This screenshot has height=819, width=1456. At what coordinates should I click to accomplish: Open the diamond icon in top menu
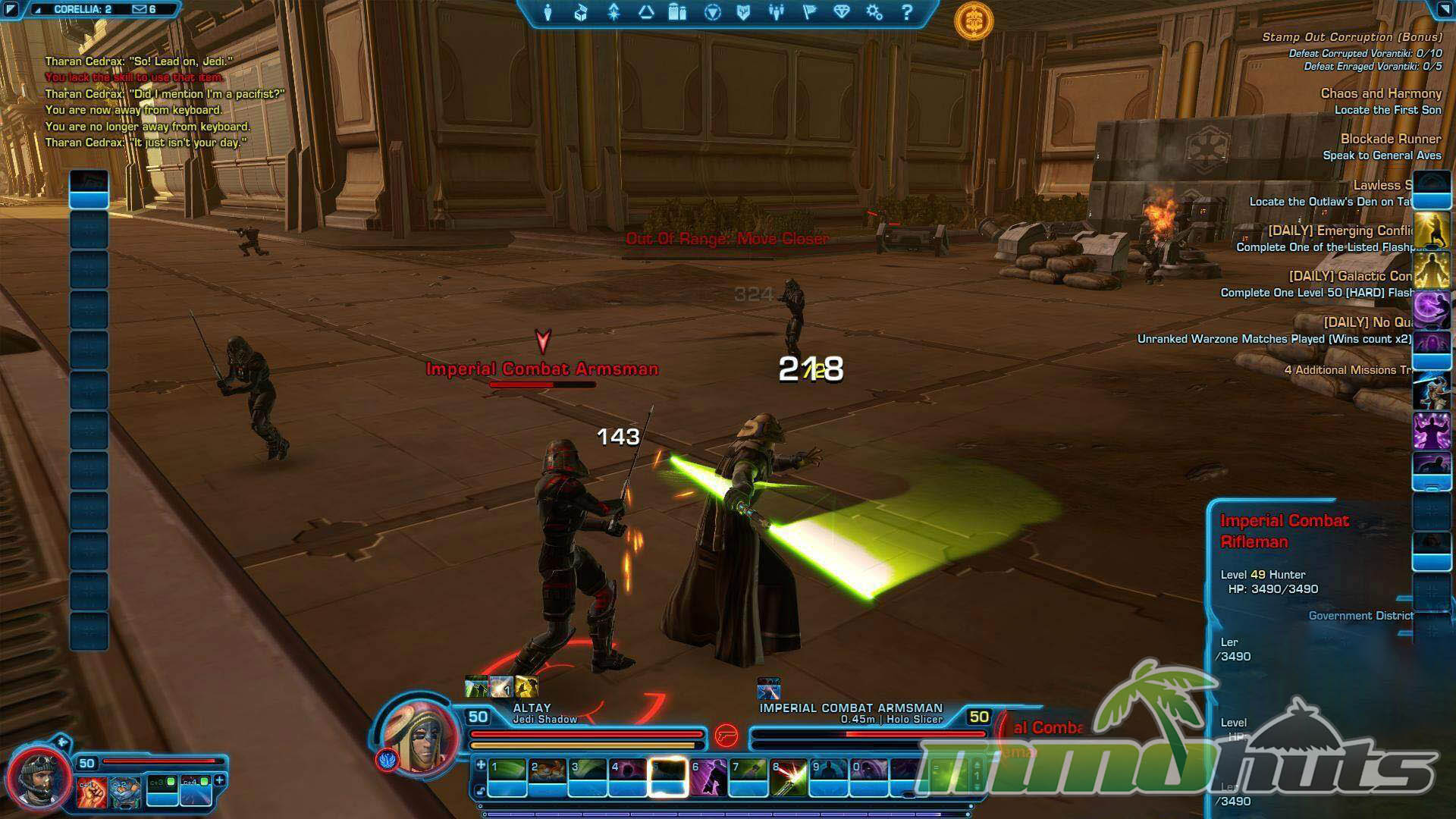click(842, 13)
